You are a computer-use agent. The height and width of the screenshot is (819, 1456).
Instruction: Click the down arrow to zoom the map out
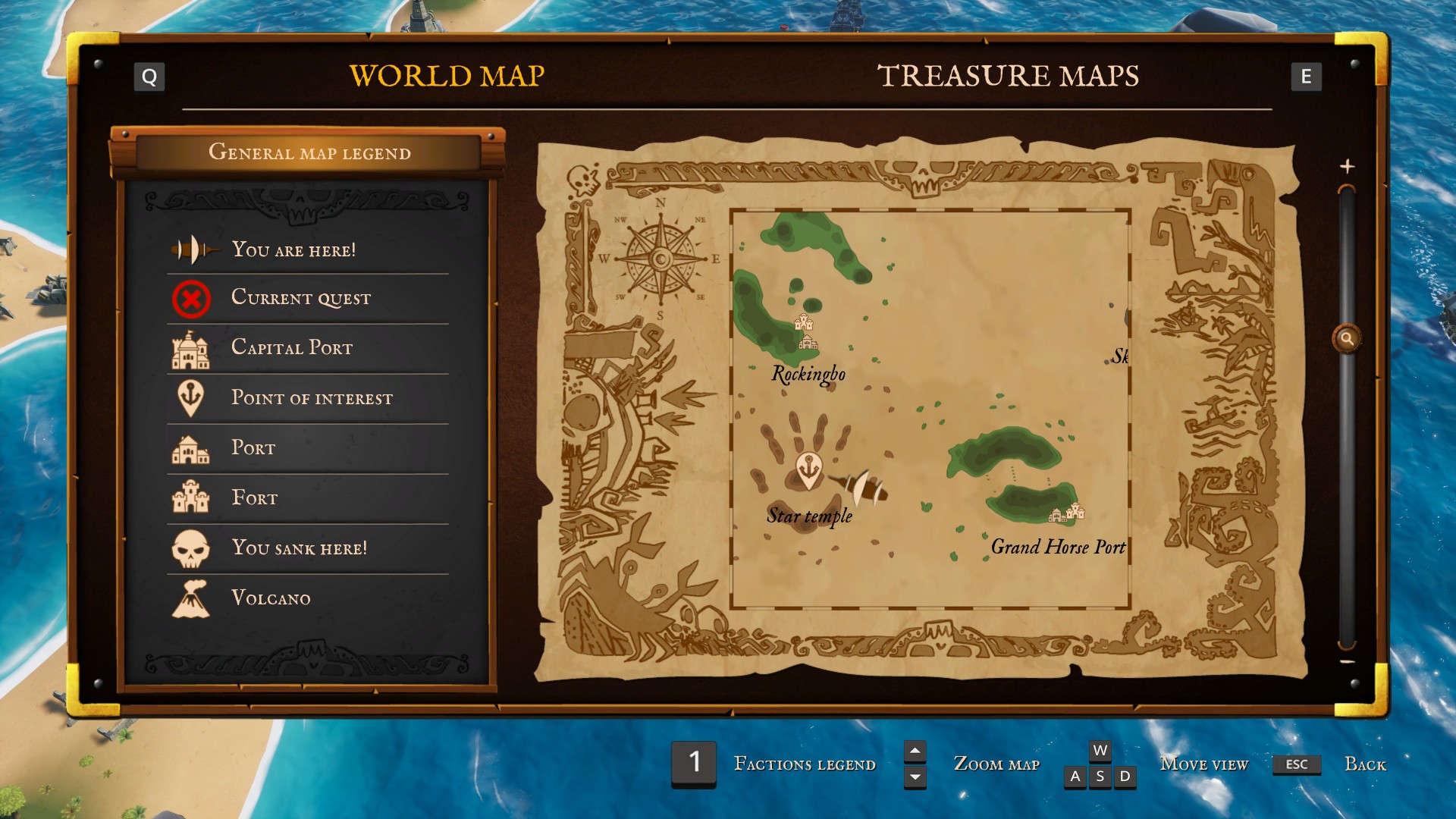coord(915,777)
